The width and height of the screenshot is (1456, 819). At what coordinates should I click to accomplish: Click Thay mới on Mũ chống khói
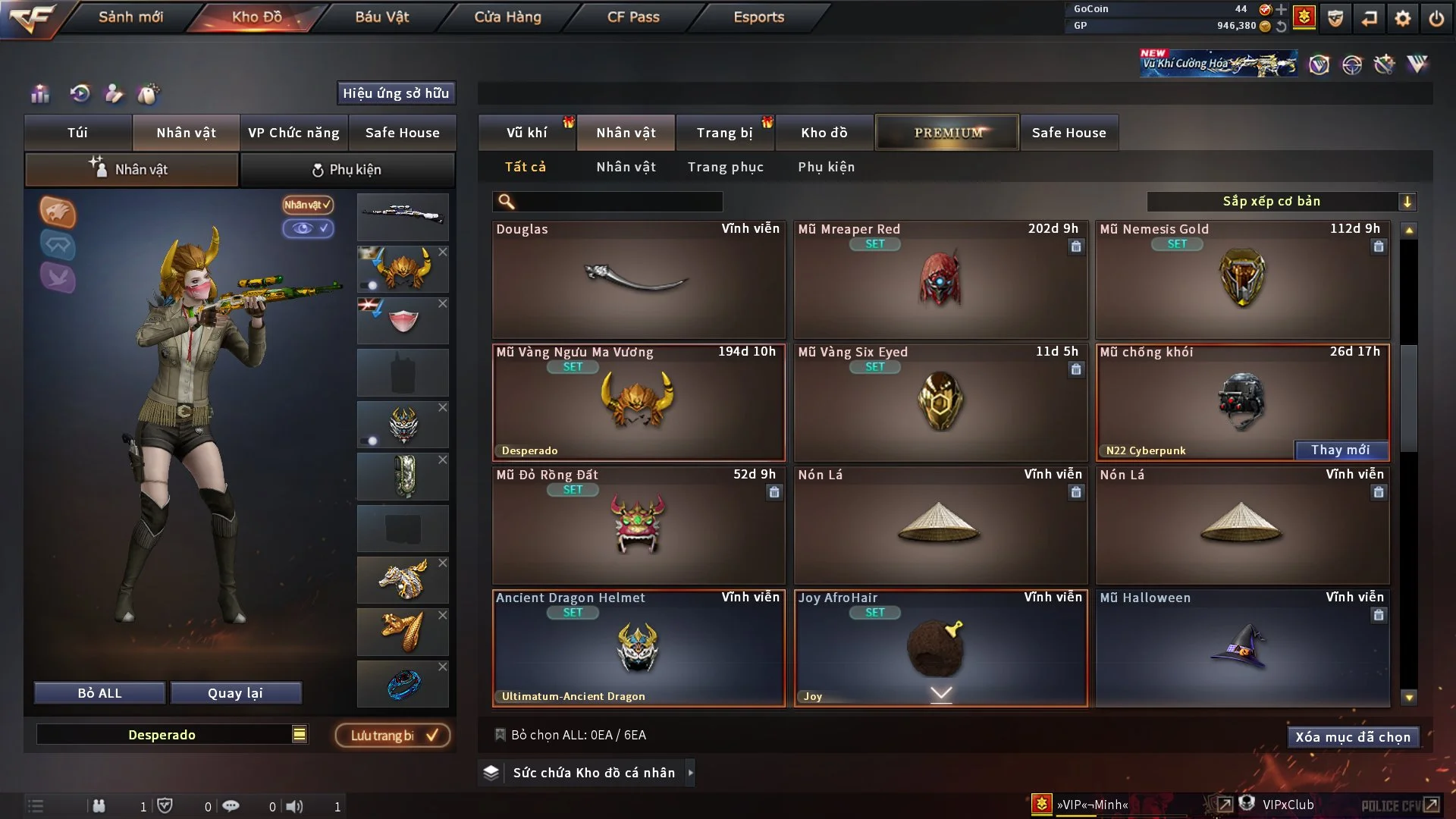[1340, 450]
